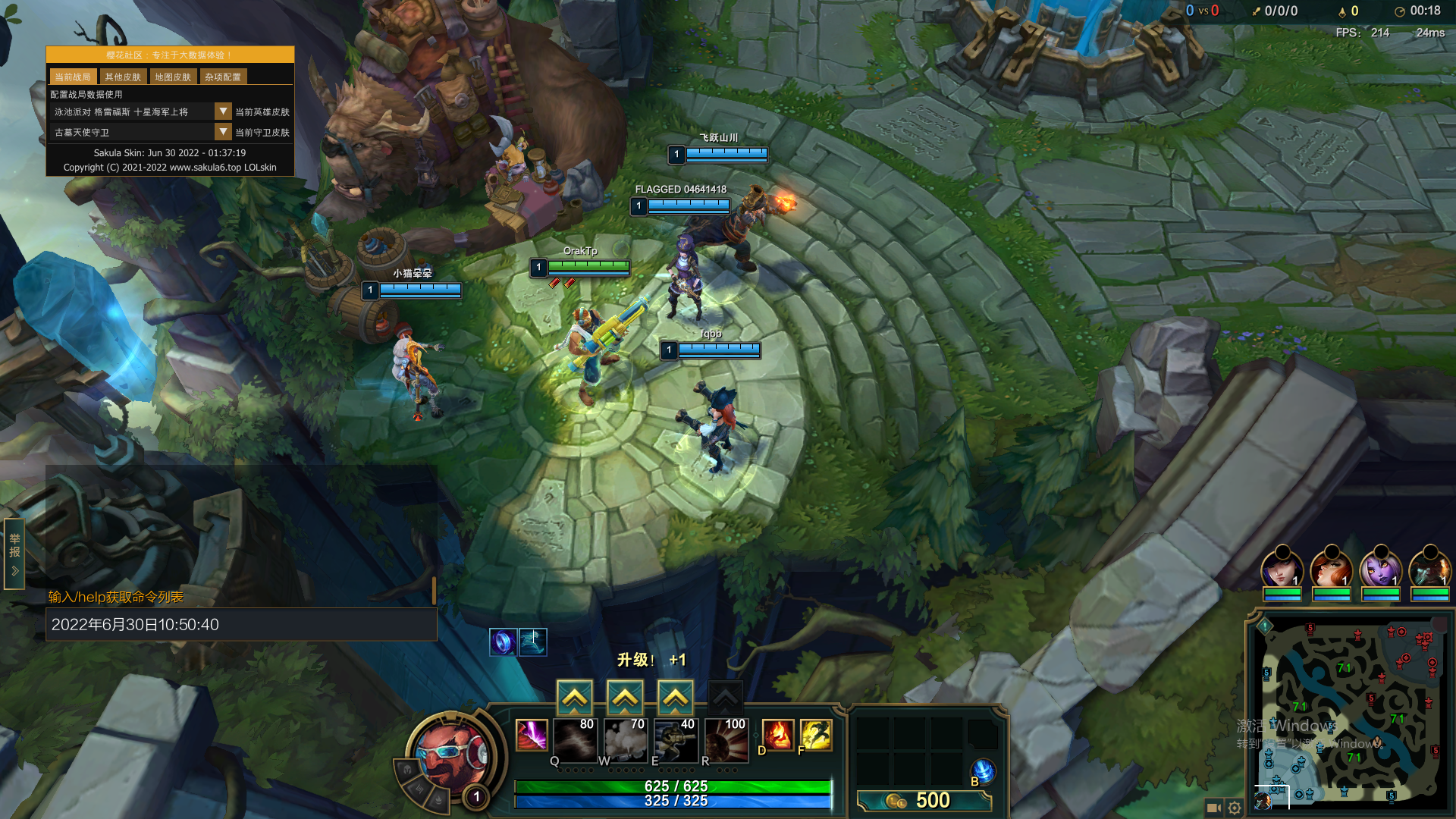Viewport: 1456px width, 819px height.
Task: Activate Graves' Q ability End of the Line
Action: (575, 739)
